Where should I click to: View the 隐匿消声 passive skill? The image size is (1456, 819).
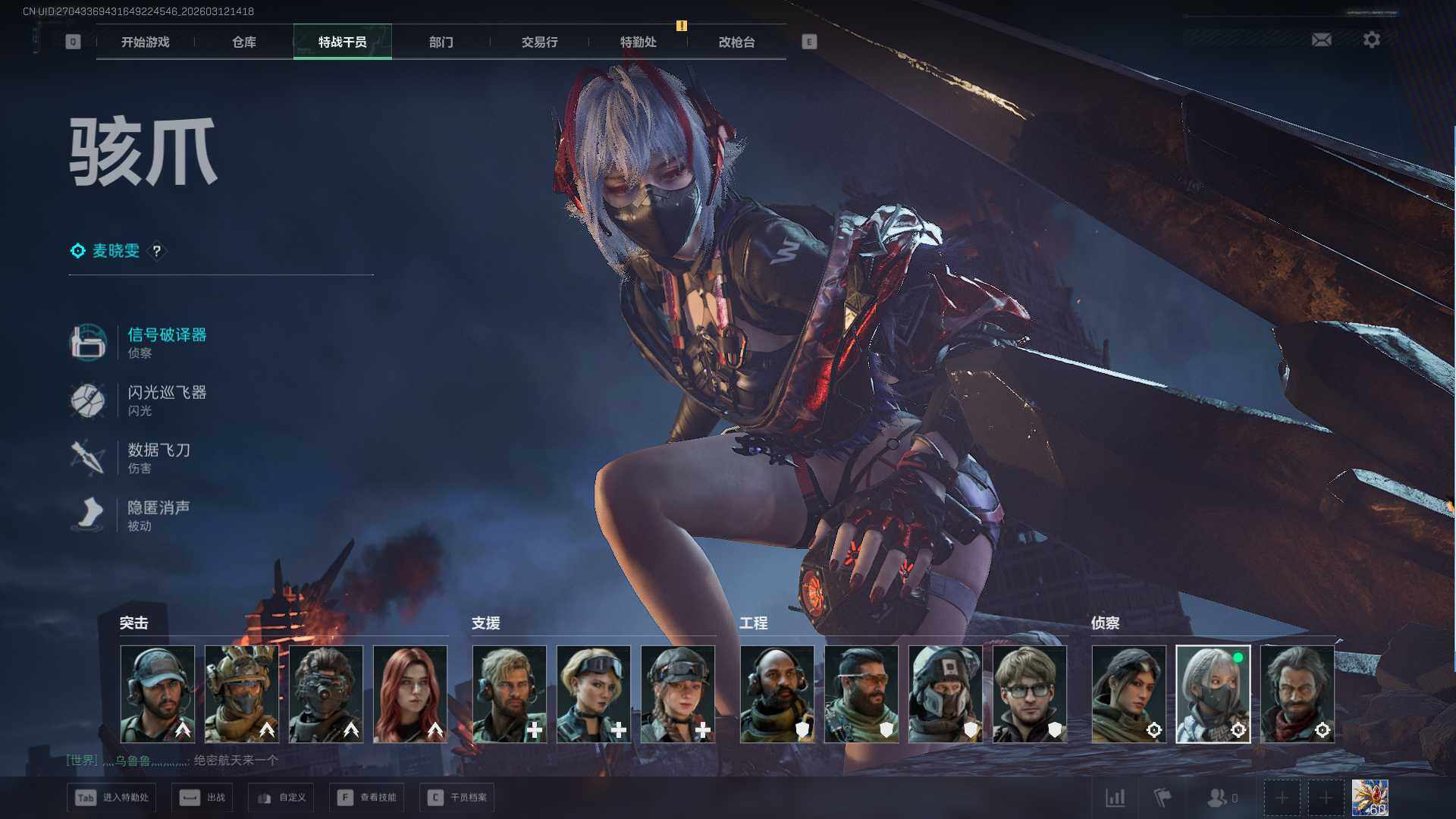158,507
